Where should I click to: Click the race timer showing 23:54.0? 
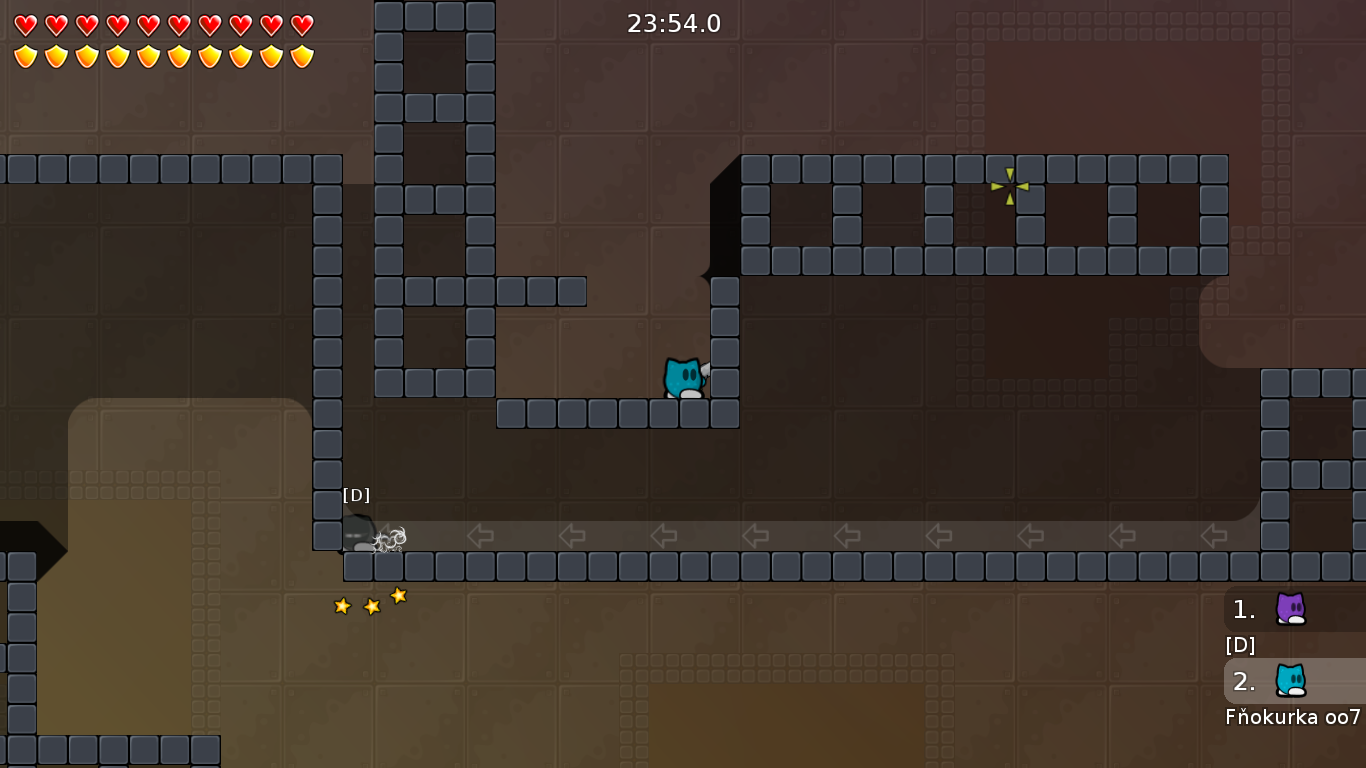[674, 23]
